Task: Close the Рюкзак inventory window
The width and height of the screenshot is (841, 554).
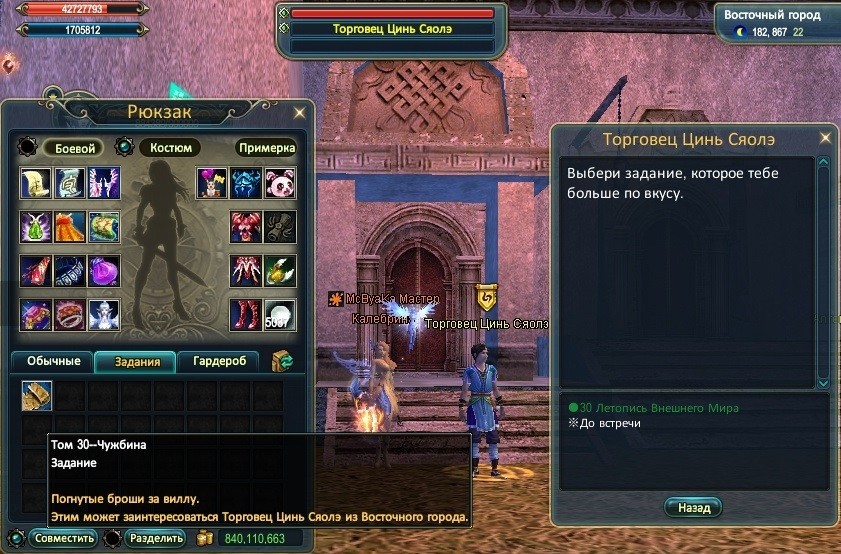Action: [300, 112]
